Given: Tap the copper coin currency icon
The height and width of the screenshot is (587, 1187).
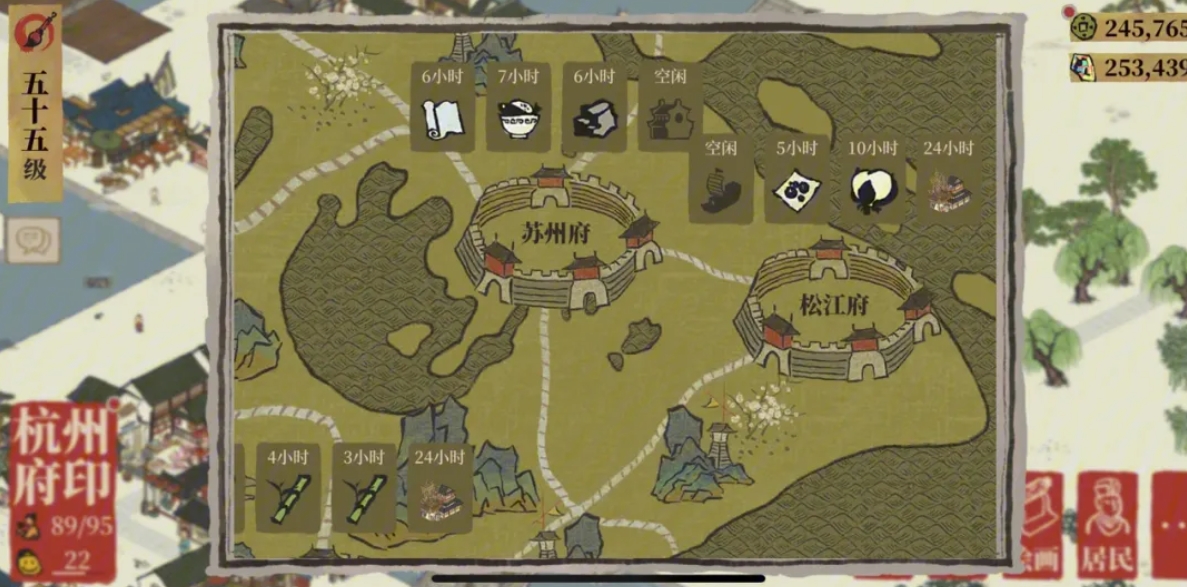Looking at the screenshot, I should tap(1082, 27).
